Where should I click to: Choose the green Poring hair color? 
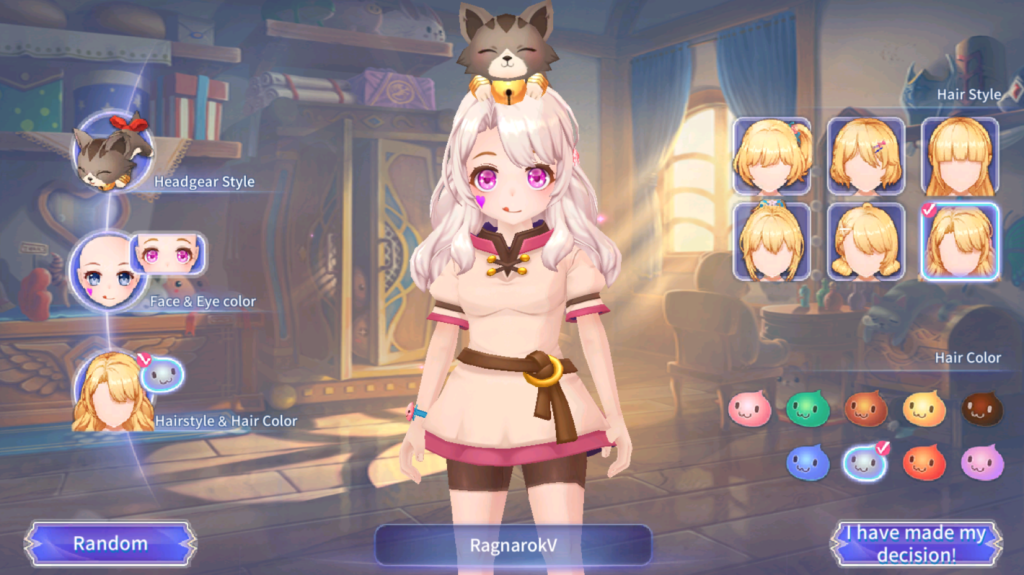click(808, 409)
